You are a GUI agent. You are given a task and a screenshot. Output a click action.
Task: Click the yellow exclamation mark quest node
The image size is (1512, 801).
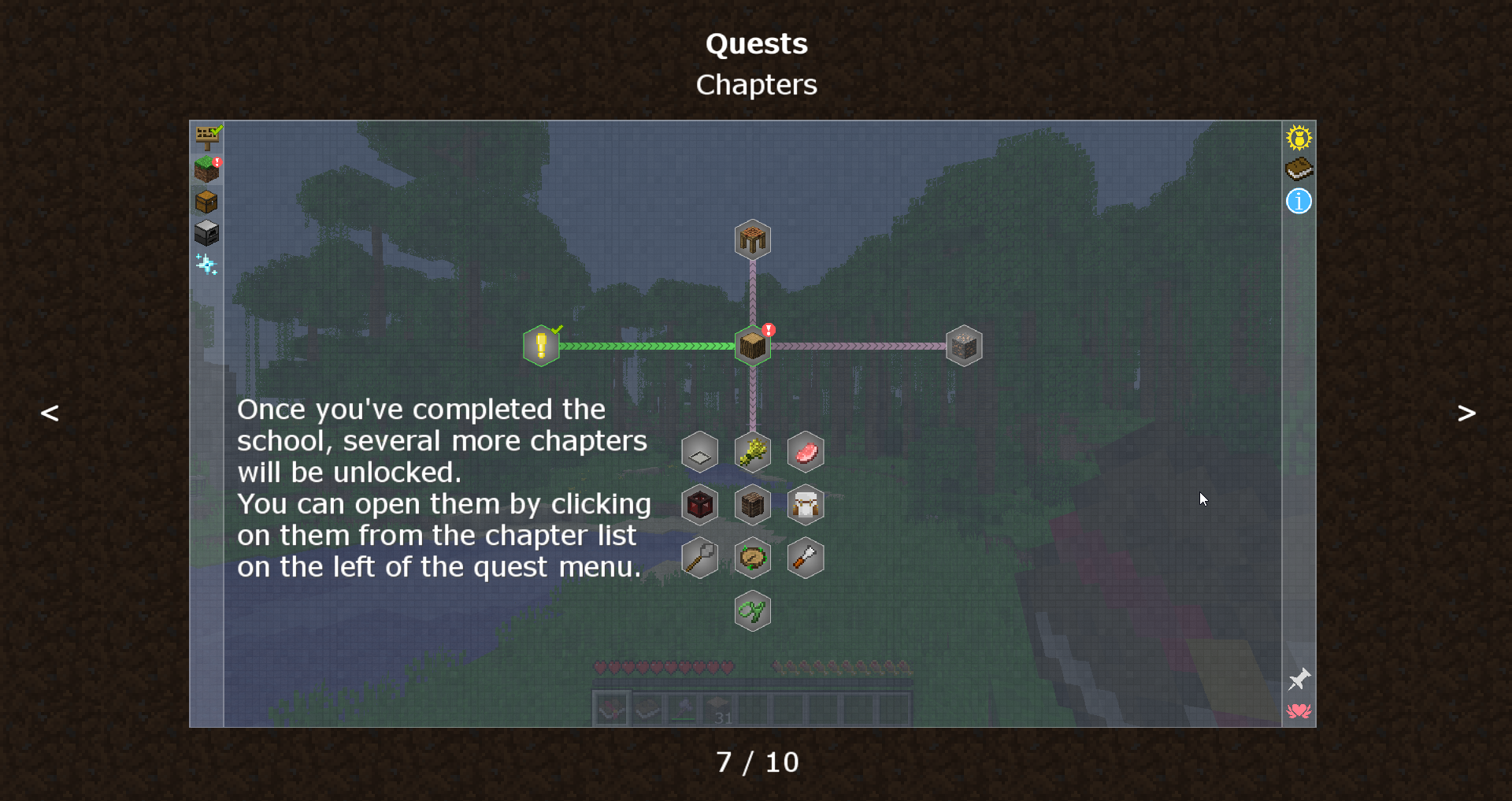point(541,346)
